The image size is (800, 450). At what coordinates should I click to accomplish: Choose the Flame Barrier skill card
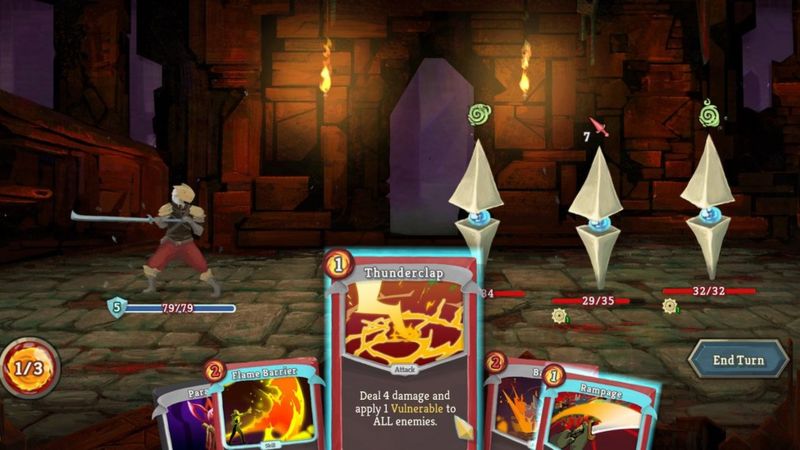click(265, 410)
